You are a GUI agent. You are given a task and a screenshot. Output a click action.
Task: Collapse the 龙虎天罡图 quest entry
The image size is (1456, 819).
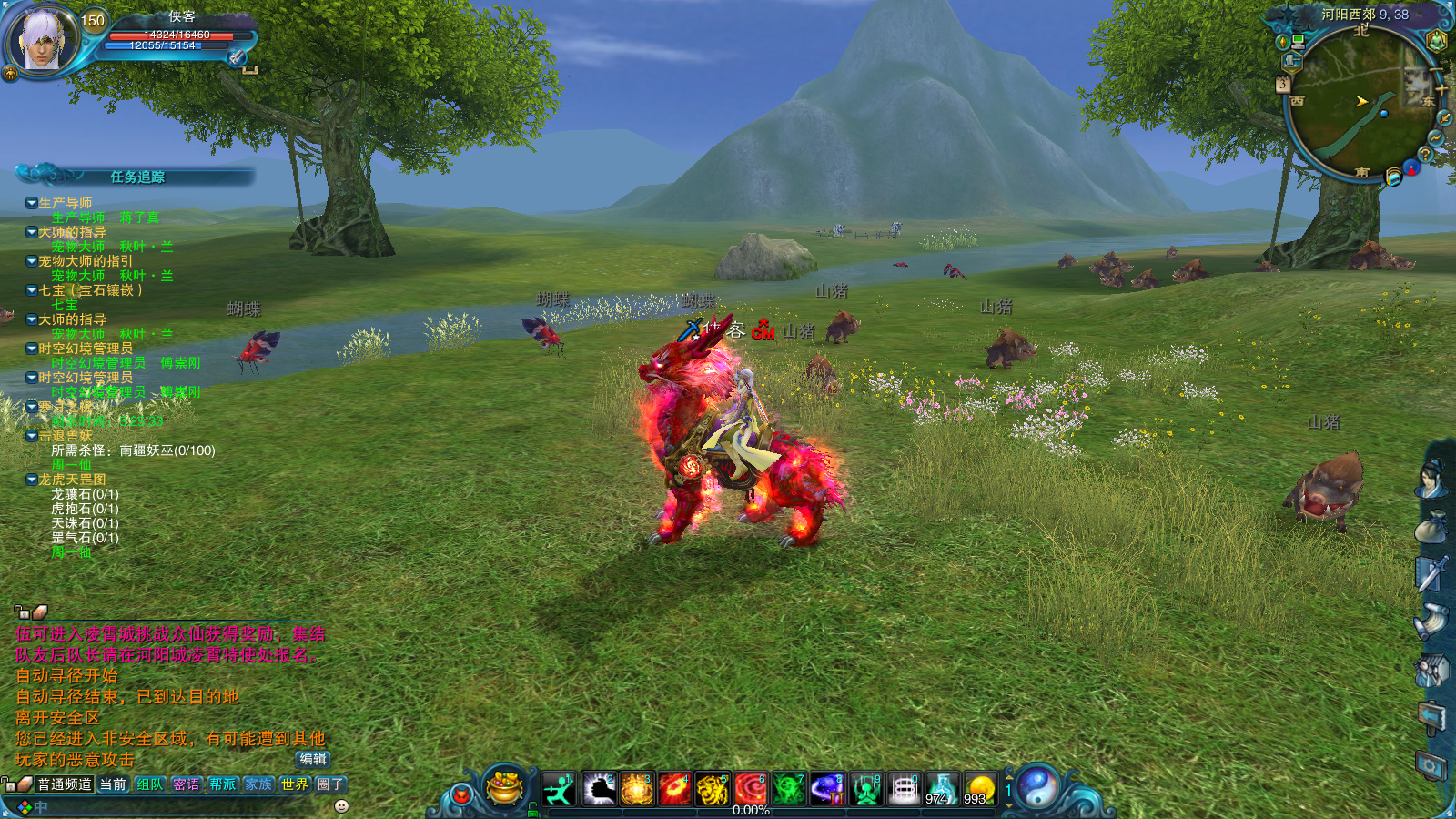[x=32, y=480]
